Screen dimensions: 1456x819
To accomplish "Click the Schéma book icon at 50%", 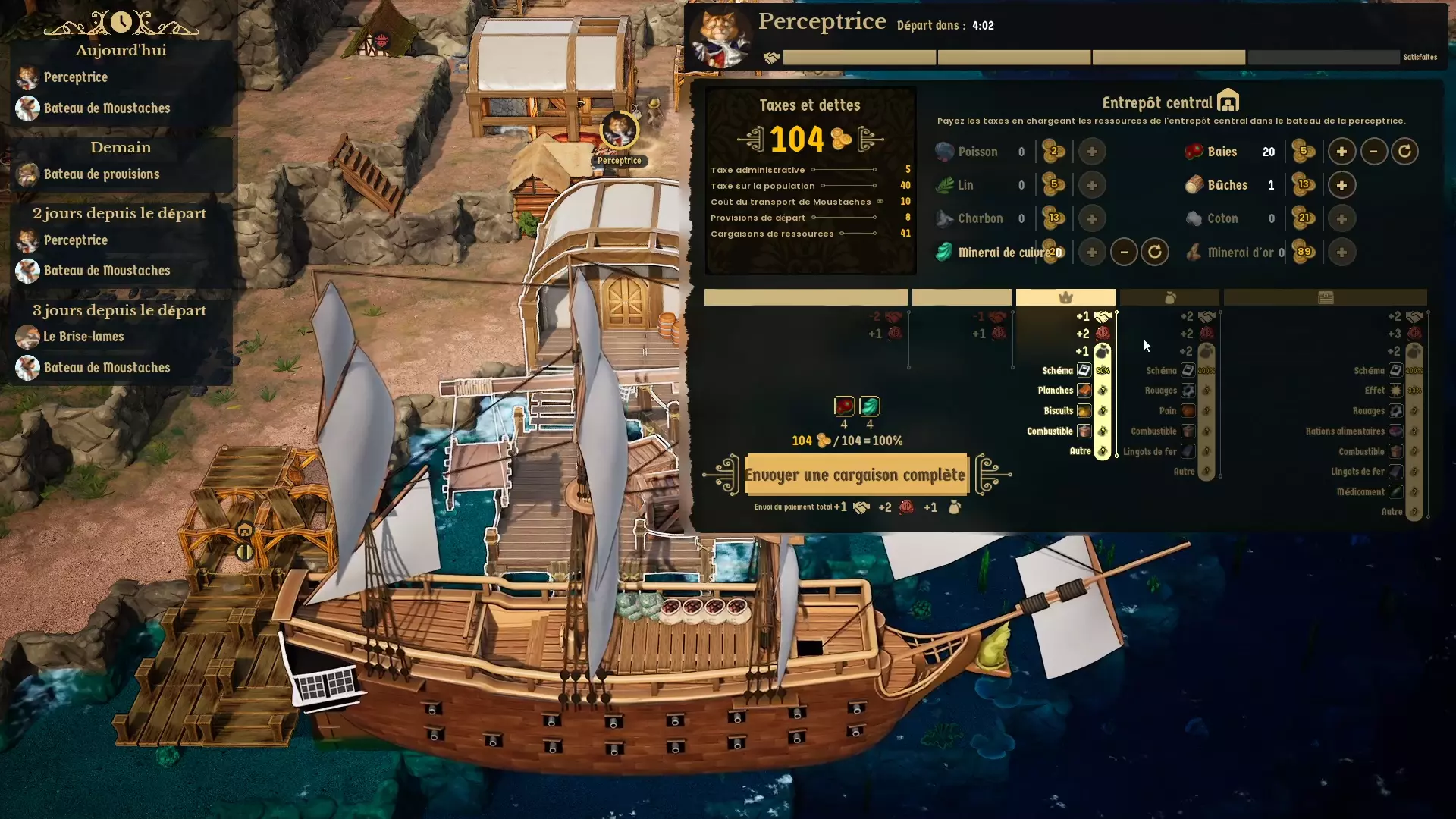I will coord(1085,371).
